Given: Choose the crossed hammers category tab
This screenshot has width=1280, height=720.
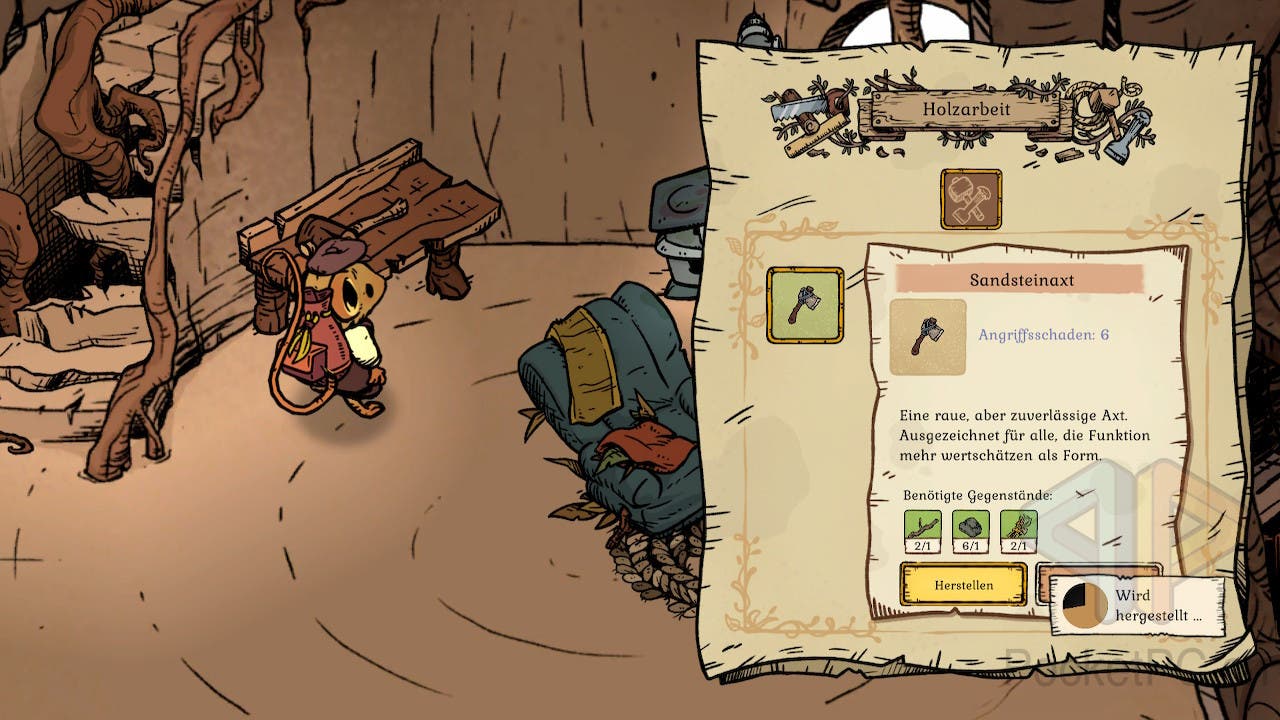Looking at the screenshot, I should (970, 198).
